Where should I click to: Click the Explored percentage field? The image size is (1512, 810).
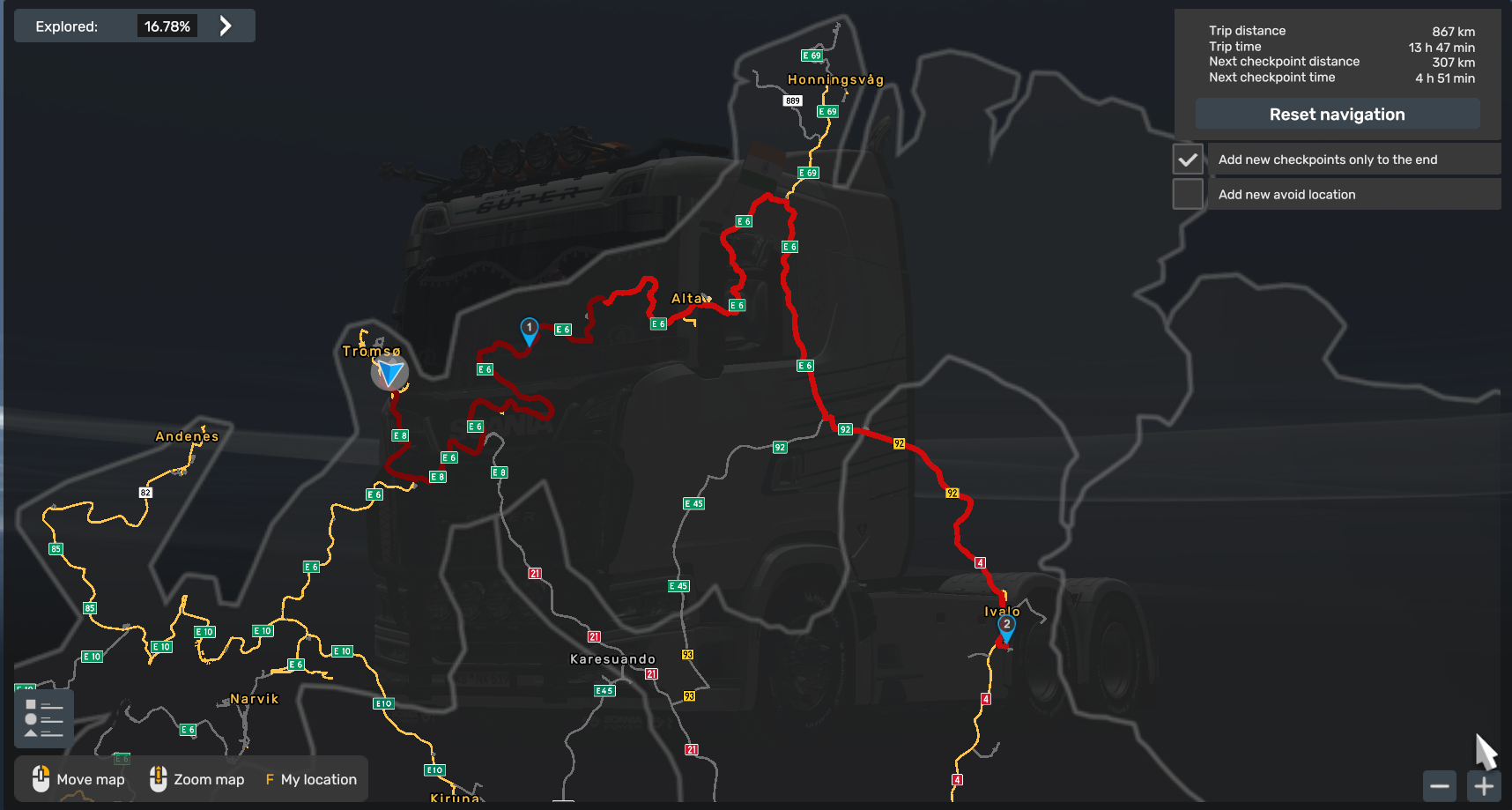(167, 26)
